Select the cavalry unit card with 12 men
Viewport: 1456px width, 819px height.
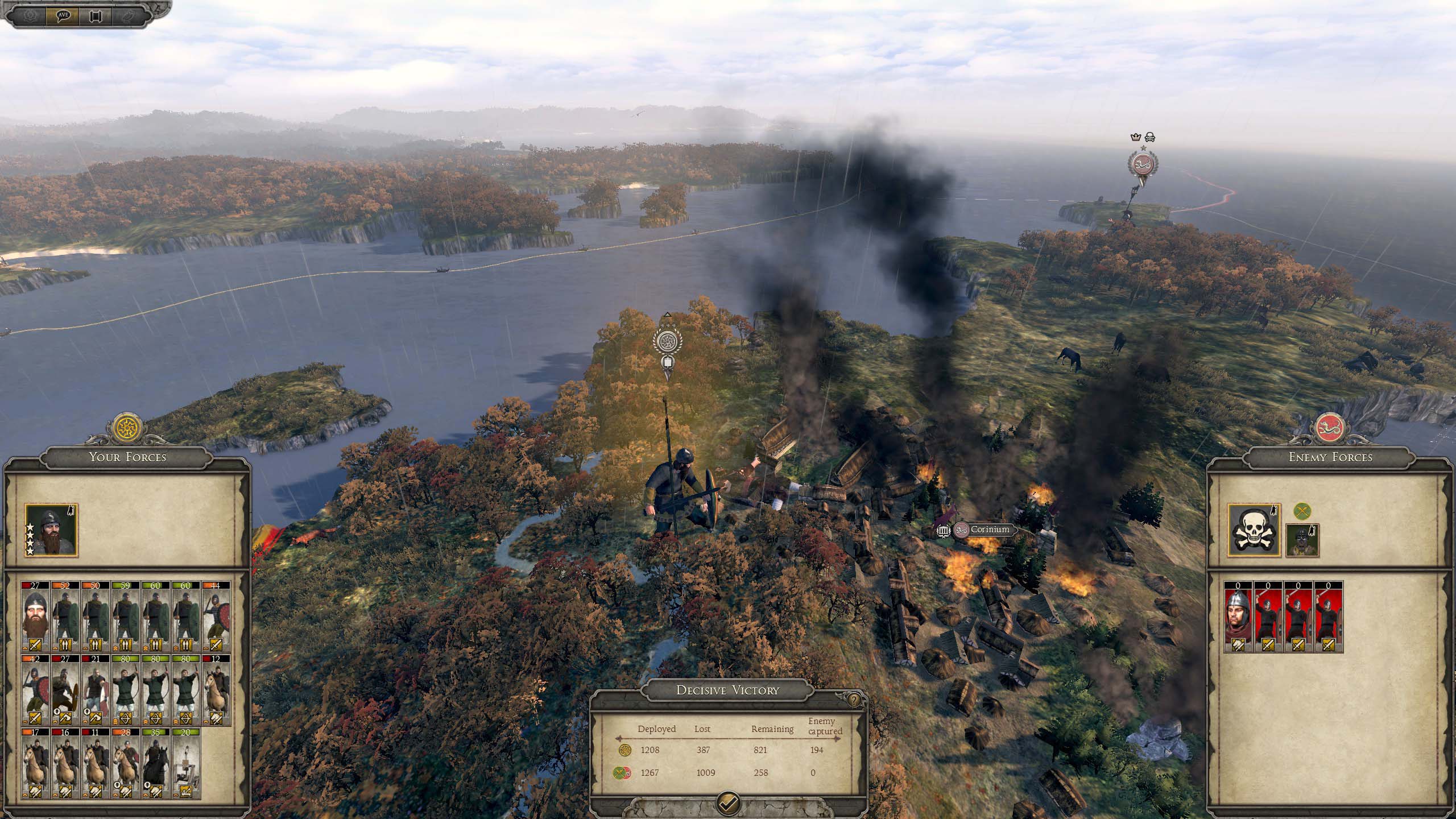click(216, 690)
